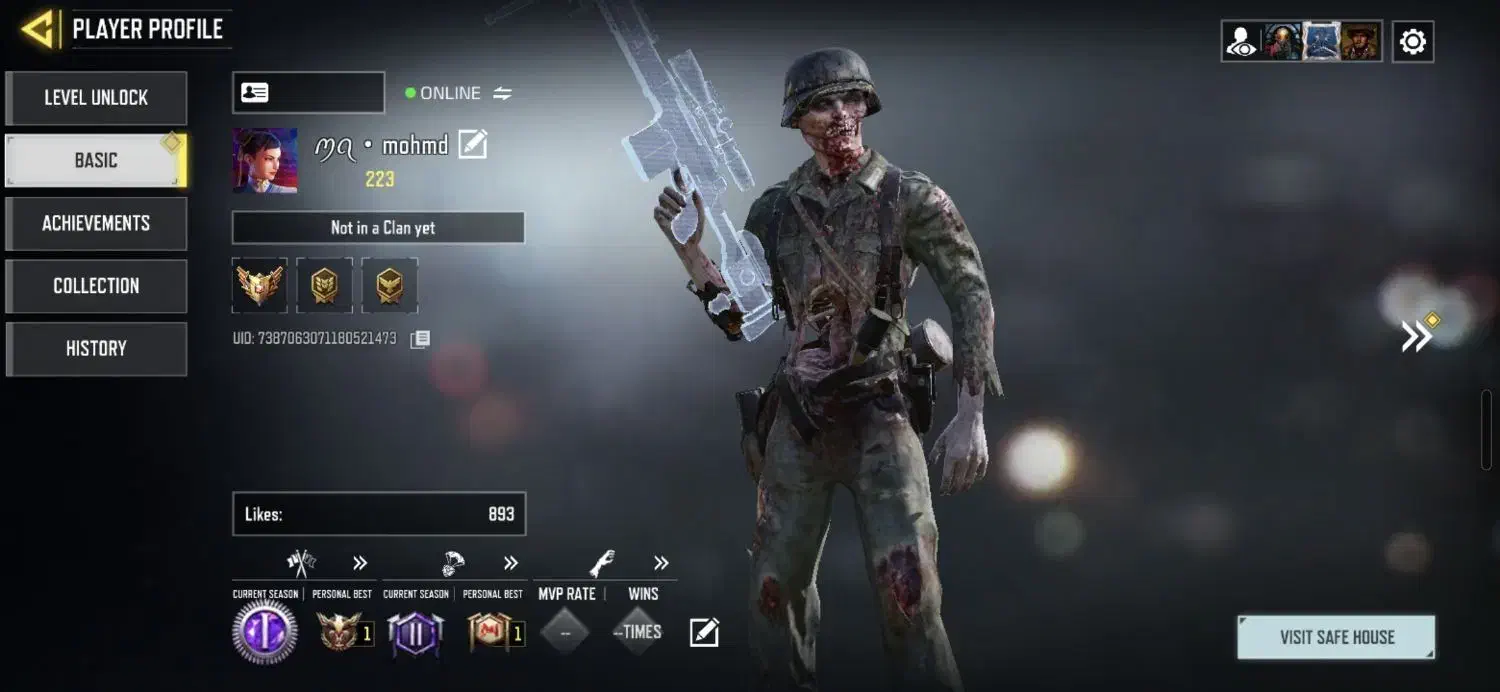Expand multiplayer ranked stats arrows

coord(360,563)
